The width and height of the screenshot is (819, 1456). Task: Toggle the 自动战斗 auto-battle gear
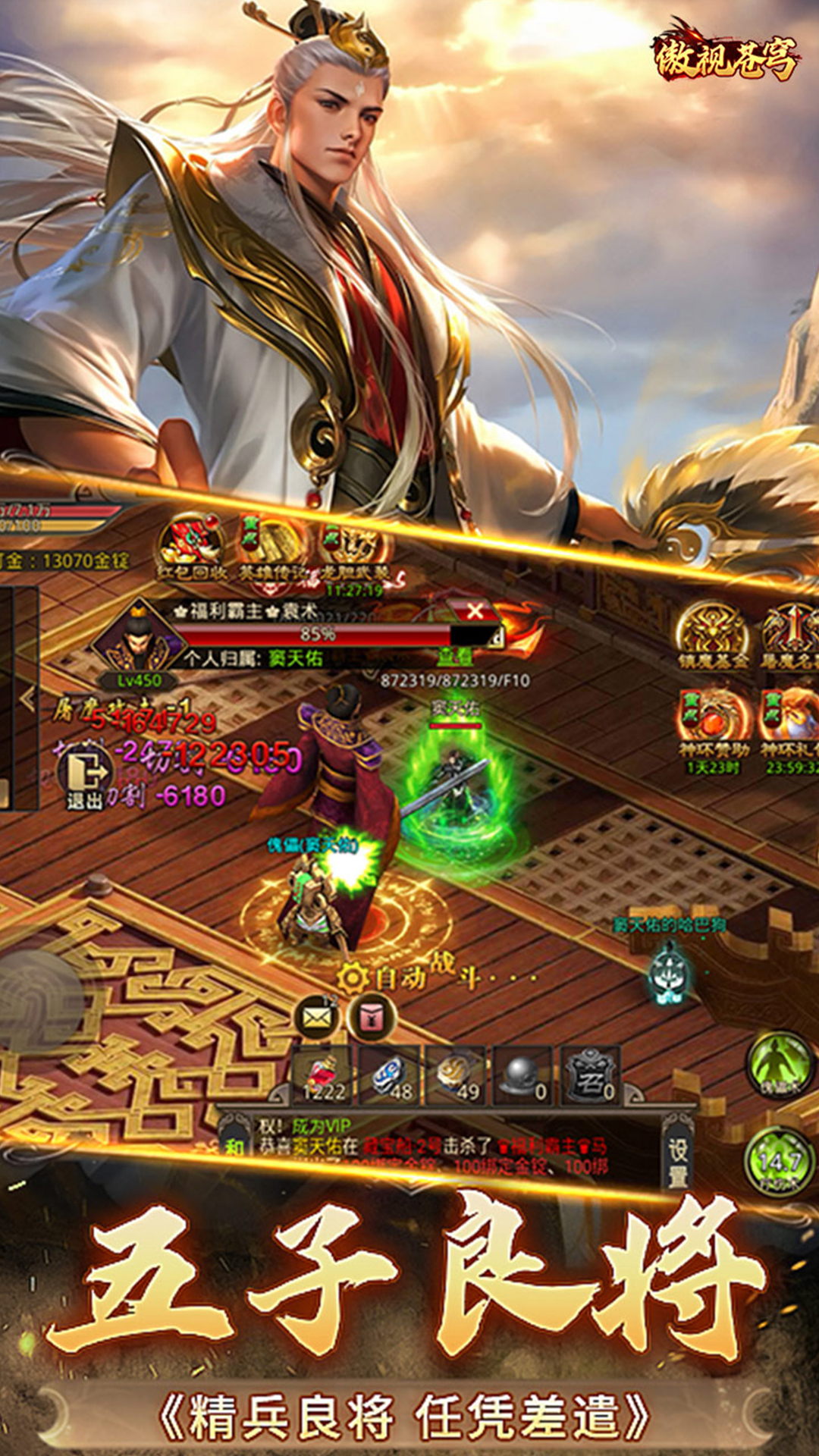pyautogui.click(x=352, y=978)
